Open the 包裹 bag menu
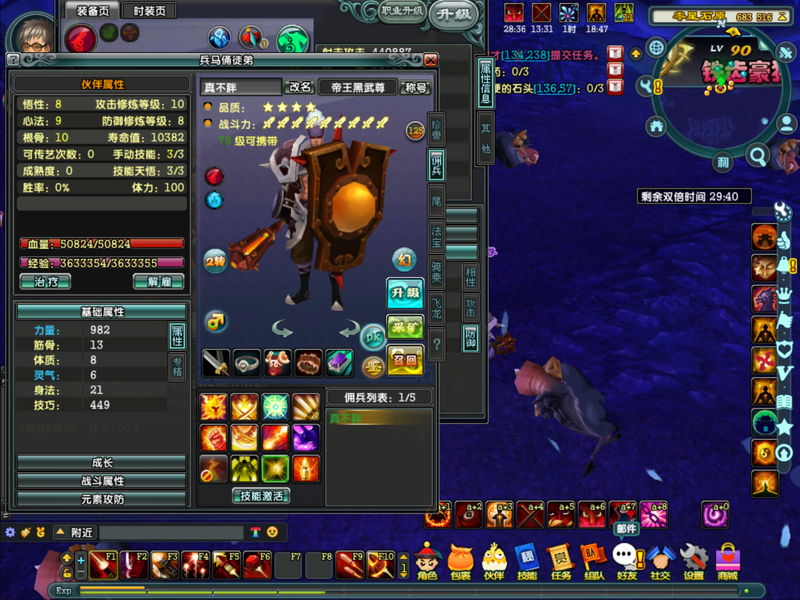Screen dimensions: 800x600 (x=460, y=560)
